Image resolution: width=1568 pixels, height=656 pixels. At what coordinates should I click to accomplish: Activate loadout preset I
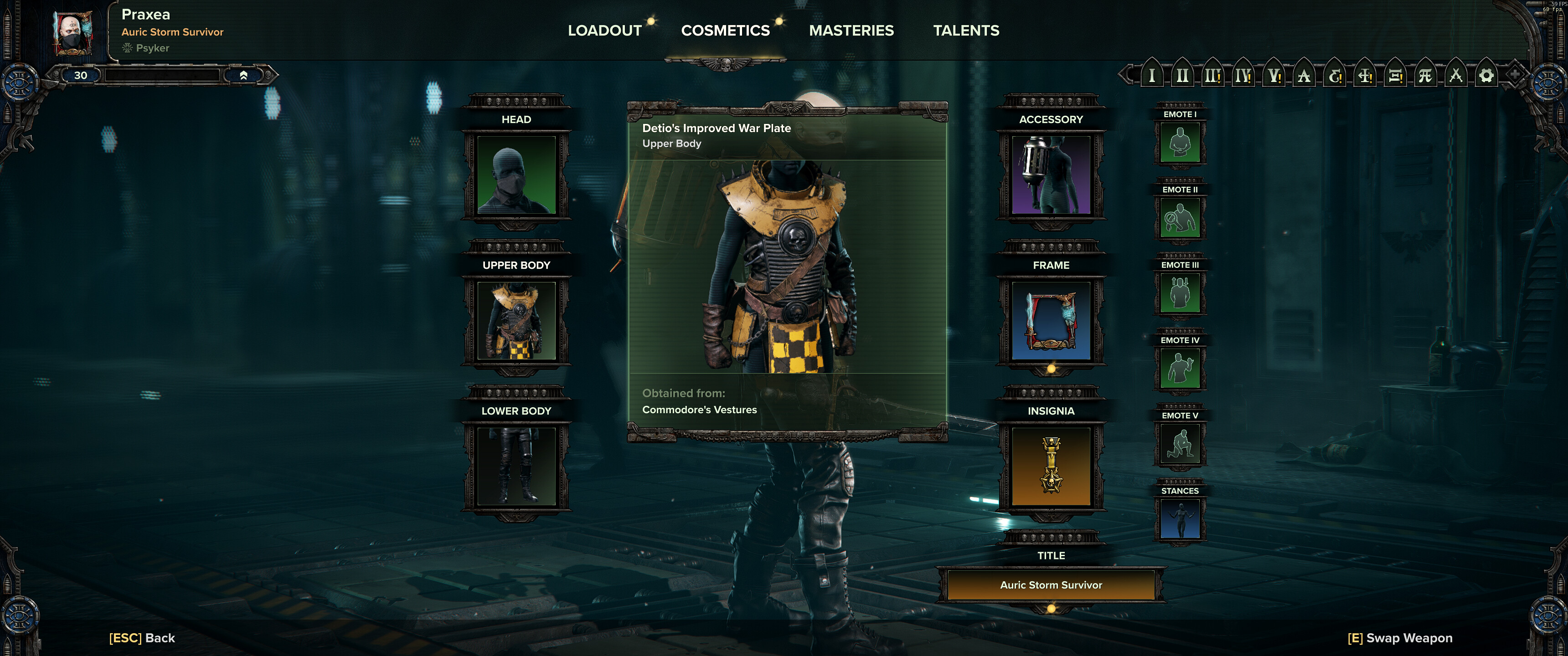tap(1152, 76)
